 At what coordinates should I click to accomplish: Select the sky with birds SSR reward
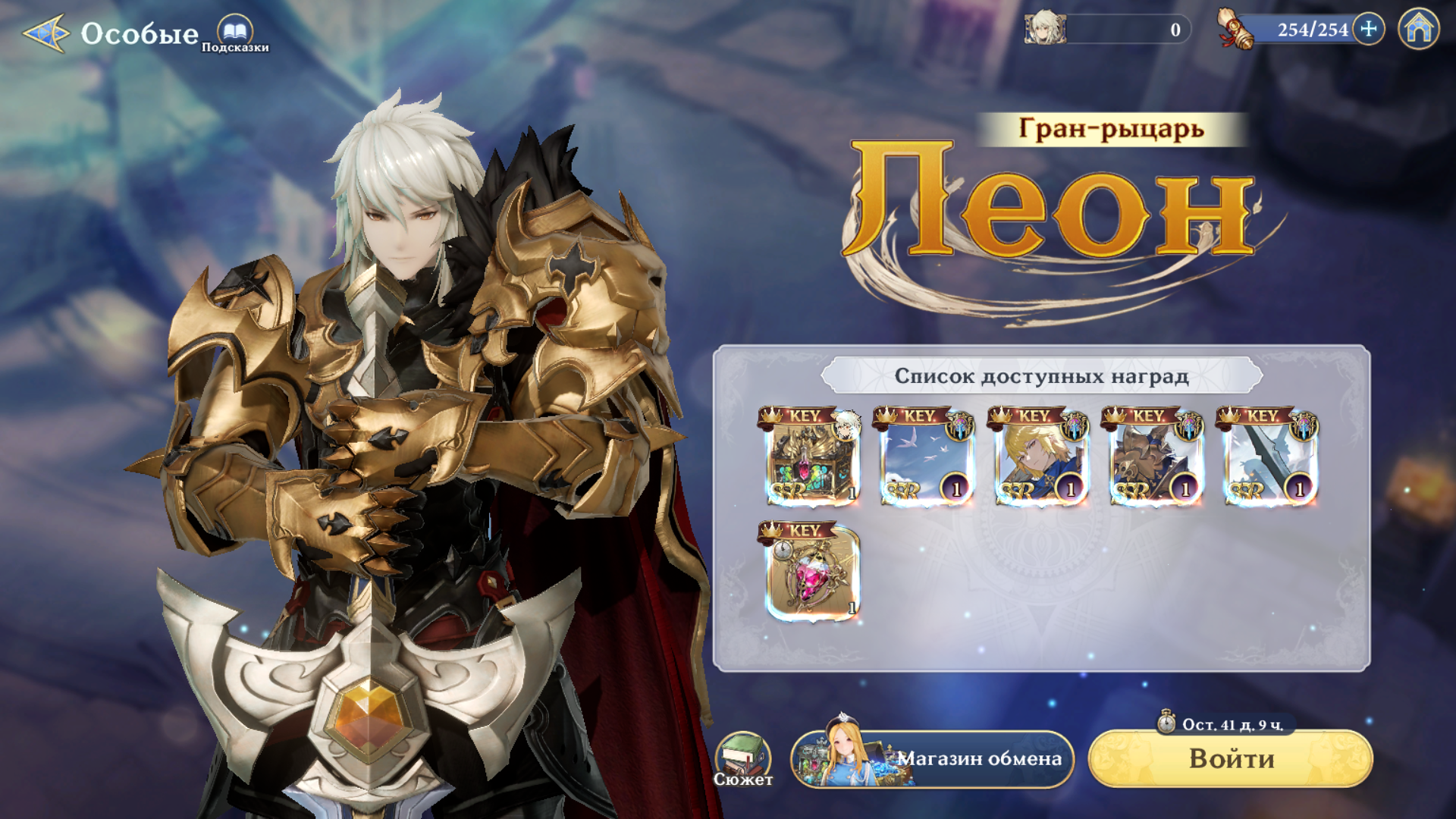tap(926, 457)
